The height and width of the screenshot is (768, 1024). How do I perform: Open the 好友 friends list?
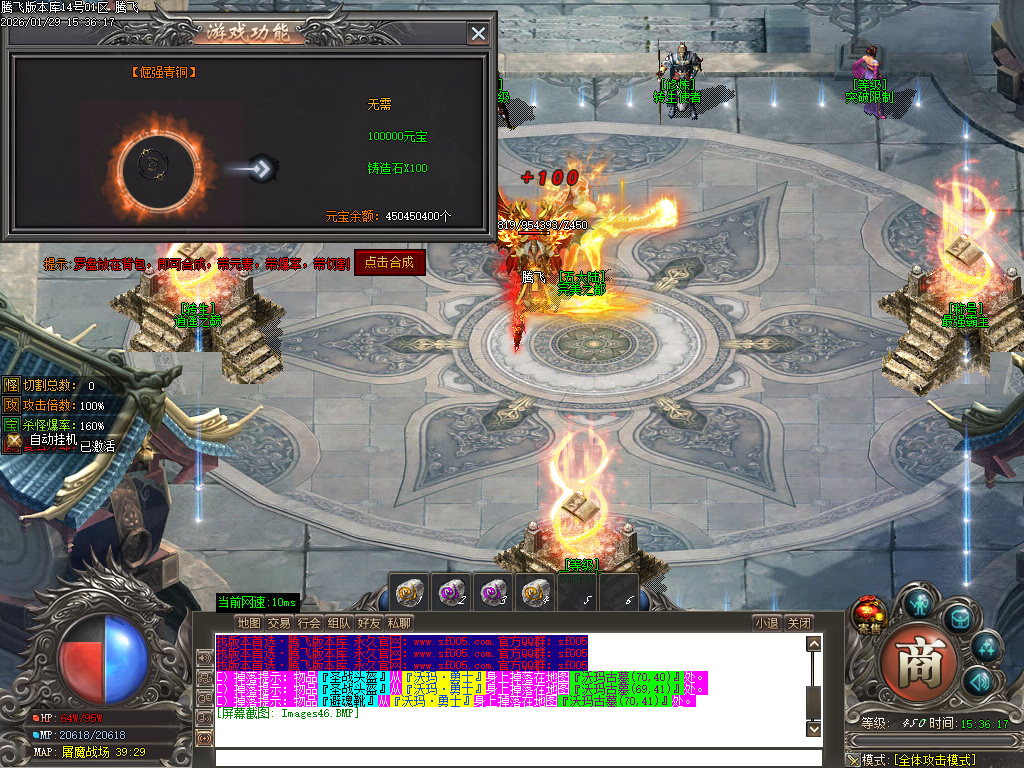[x=369, y=623]
